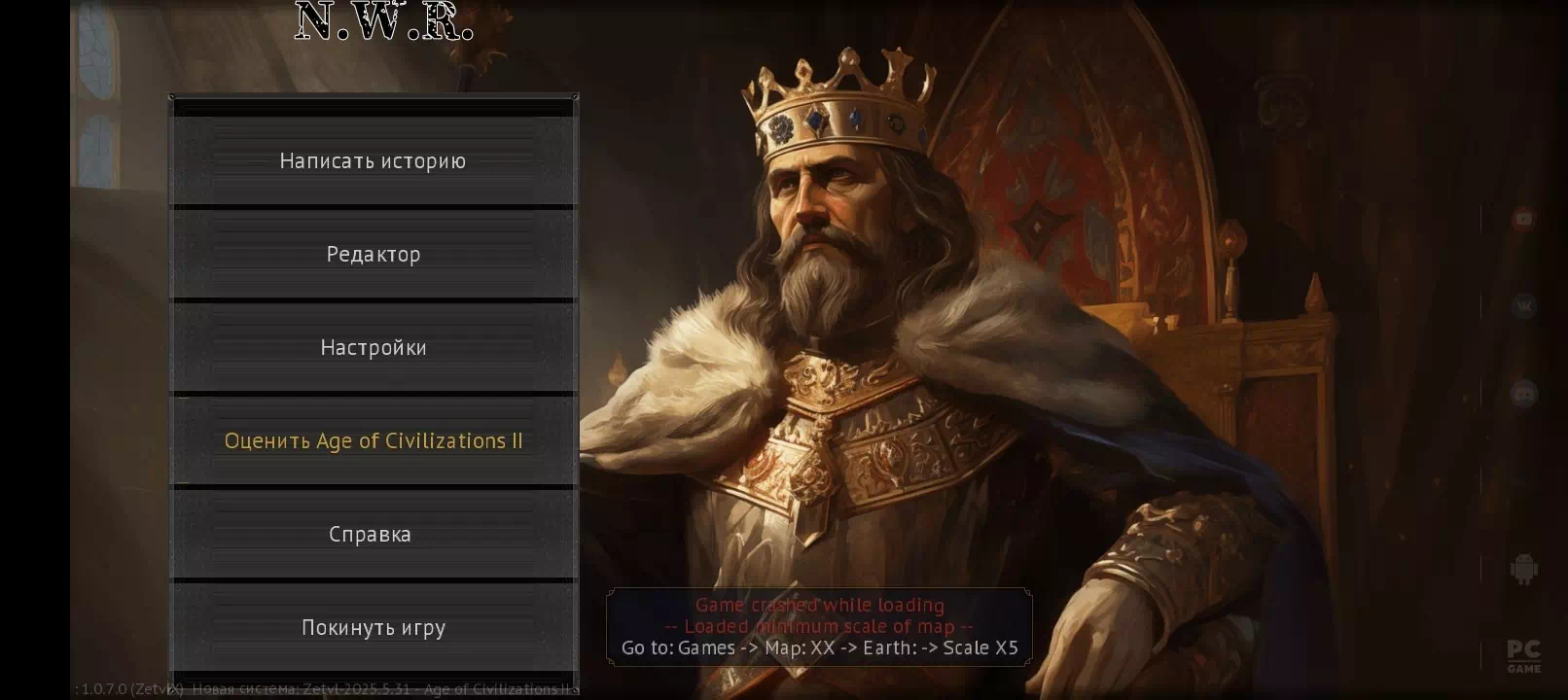Select Оценить Age of Civilizations II
This screenshot has width=1568, height=700.
click(374, 441)
